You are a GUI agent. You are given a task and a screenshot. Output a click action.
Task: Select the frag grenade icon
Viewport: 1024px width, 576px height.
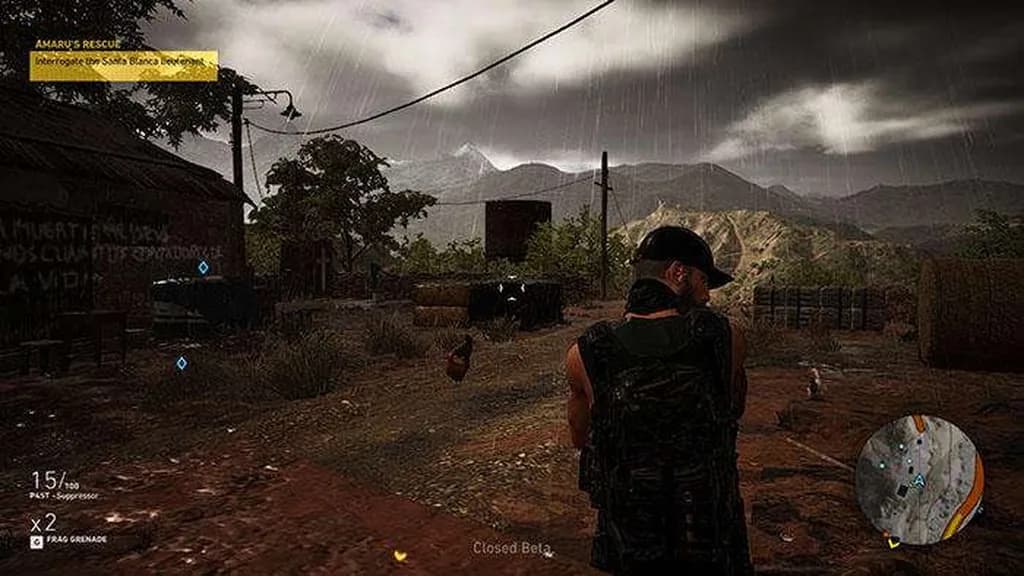37,540
